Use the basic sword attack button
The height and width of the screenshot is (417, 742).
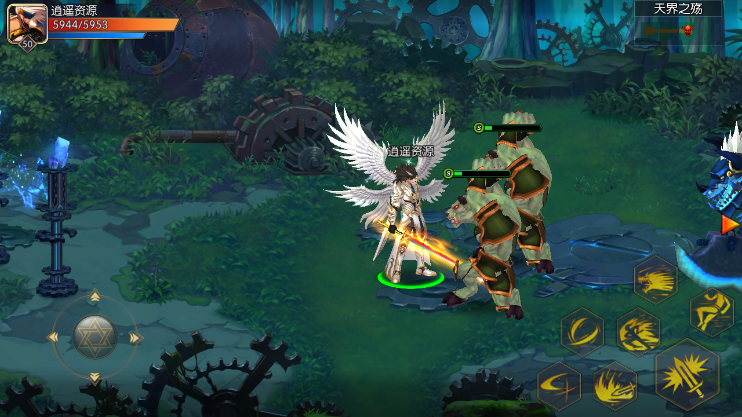click(x=686, y=372)
